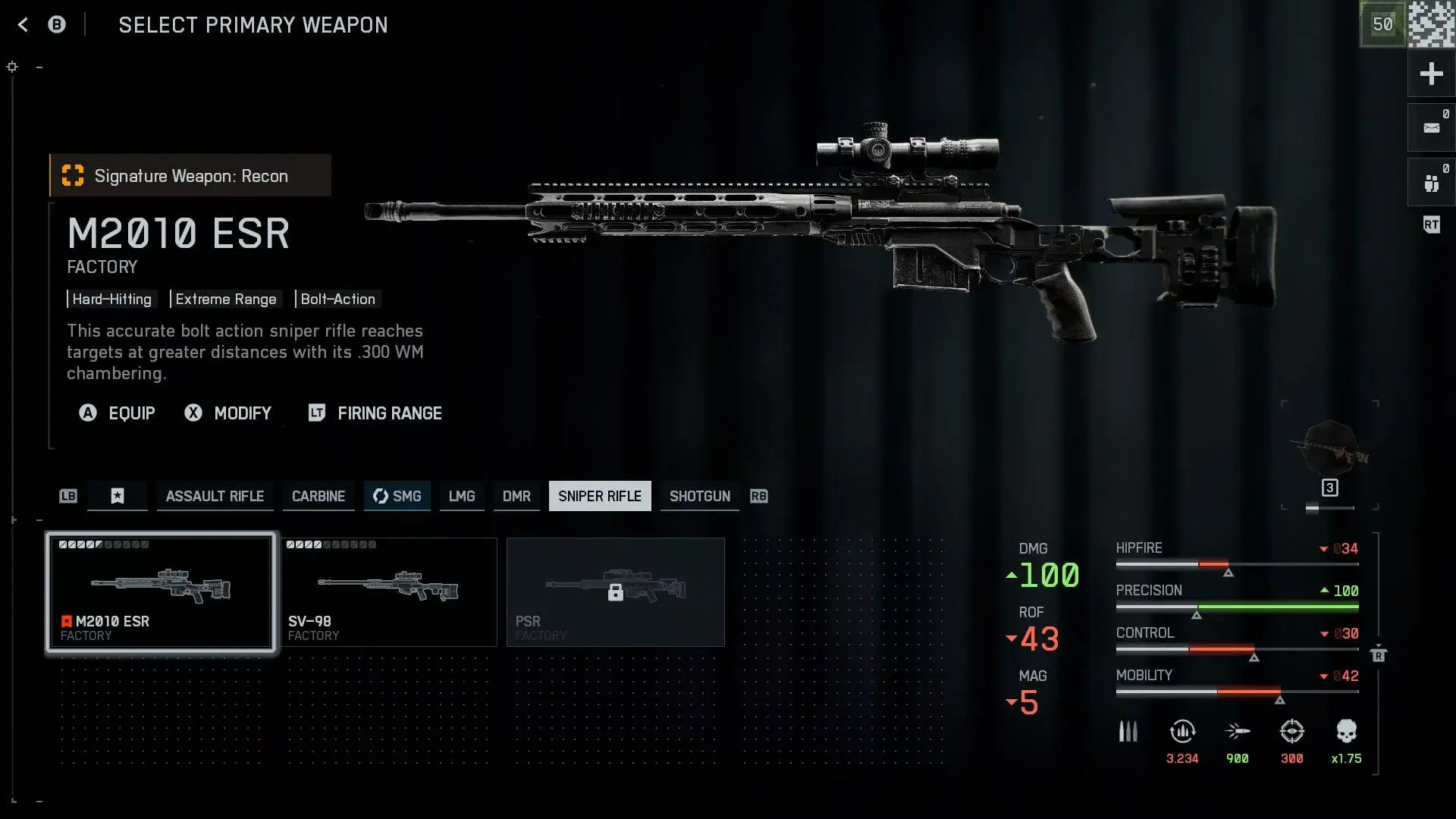Viewport: 1456px width, 819px height.
Task: Click the plus button at top right
Action: tap(1431, 74)
